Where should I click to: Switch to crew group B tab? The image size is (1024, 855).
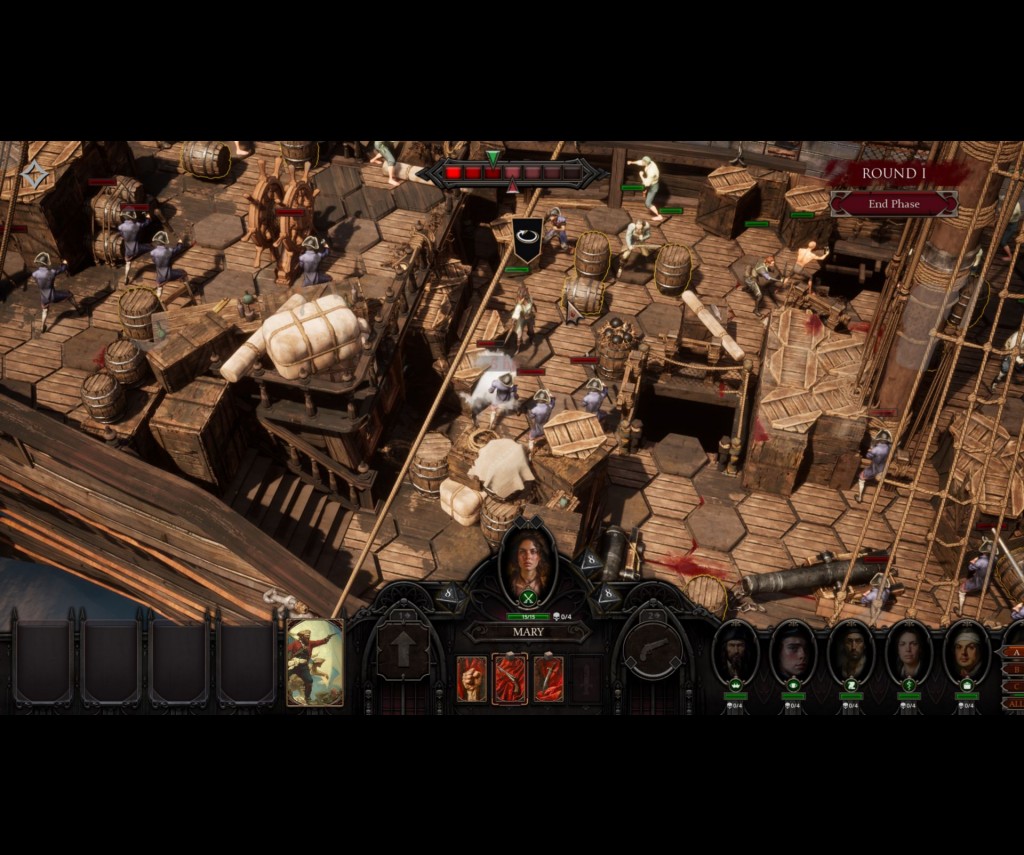(x=1014, y=668)
